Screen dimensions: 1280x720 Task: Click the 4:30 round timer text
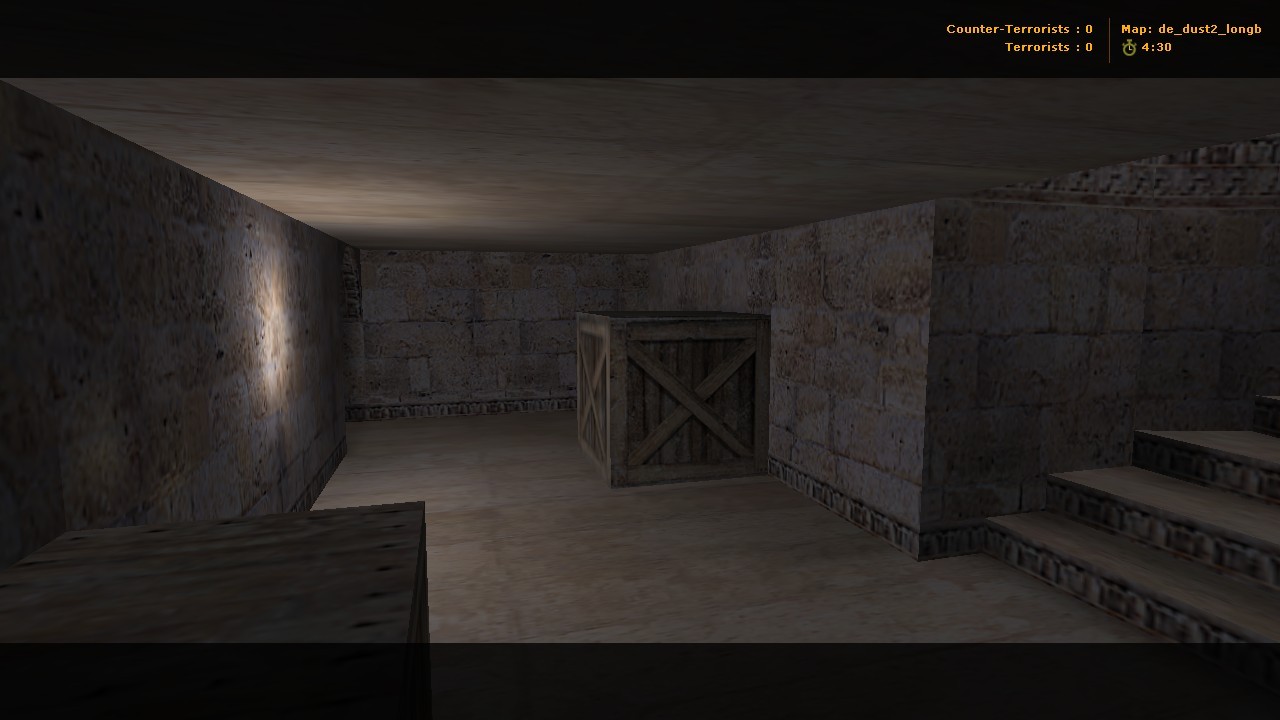[x=1157, y=47]
